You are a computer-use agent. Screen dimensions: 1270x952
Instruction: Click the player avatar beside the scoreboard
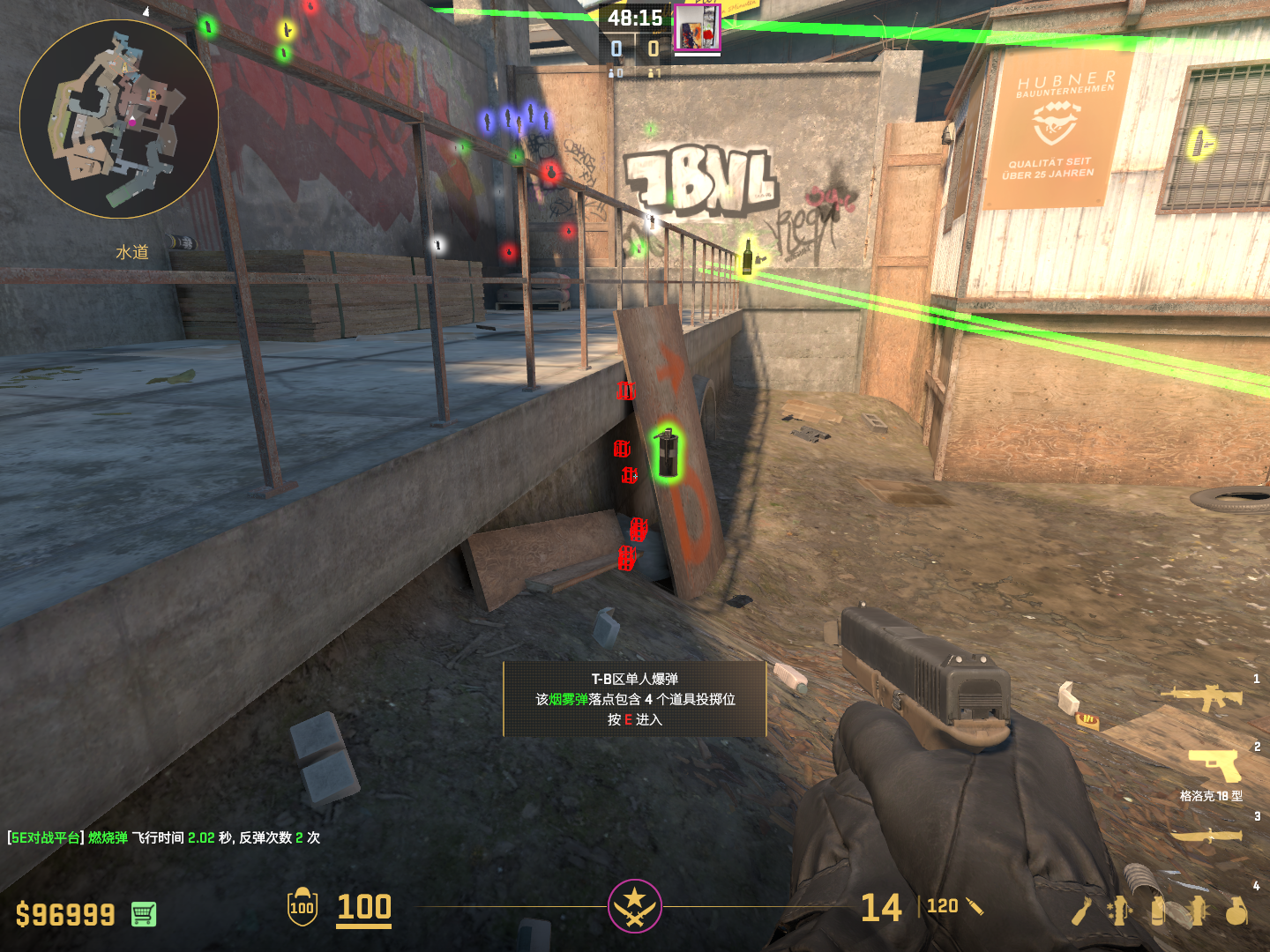tap(697, 27)
